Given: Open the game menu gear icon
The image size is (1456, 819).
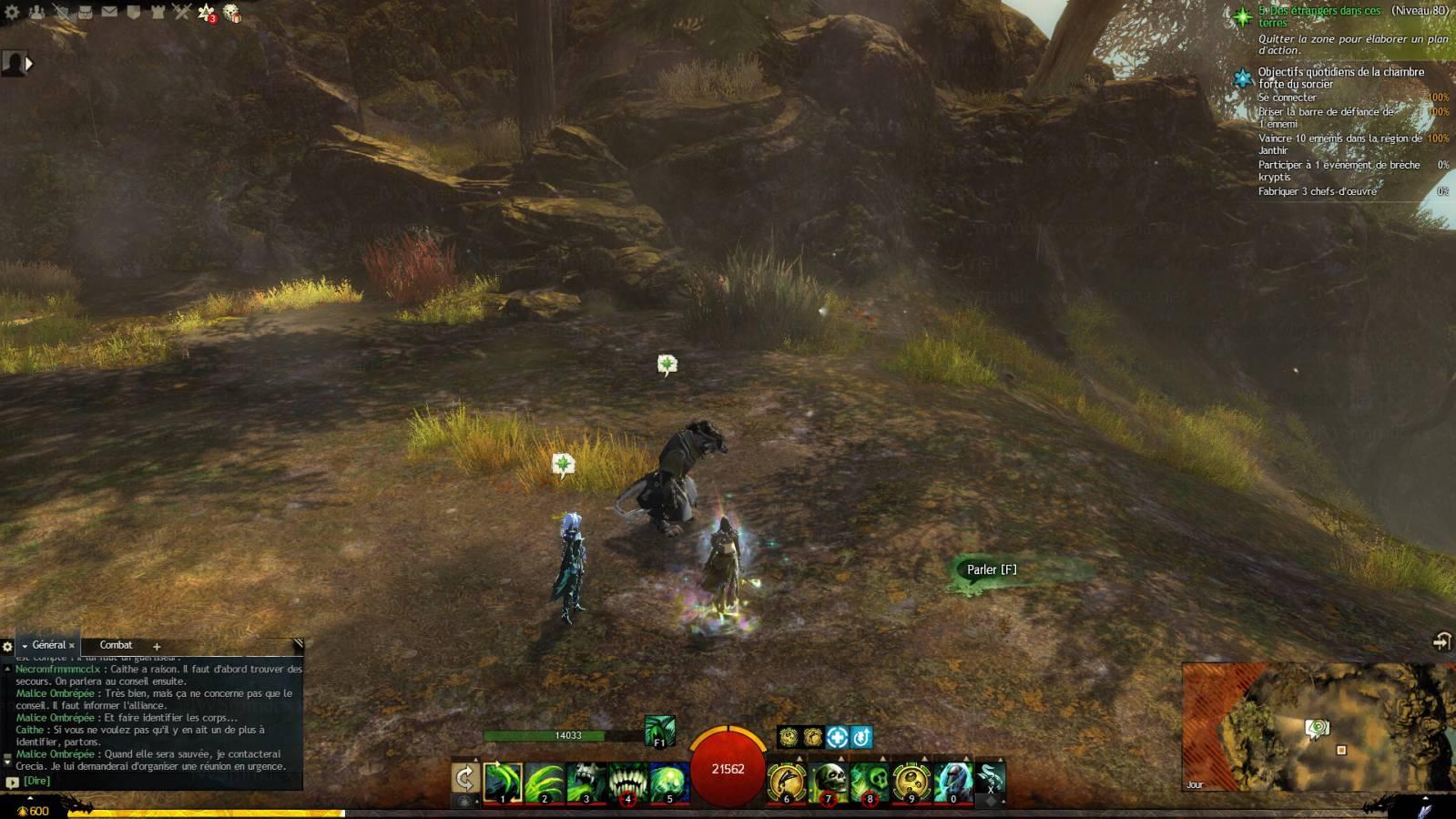Looking at the screenshot, I should [12, 12].
